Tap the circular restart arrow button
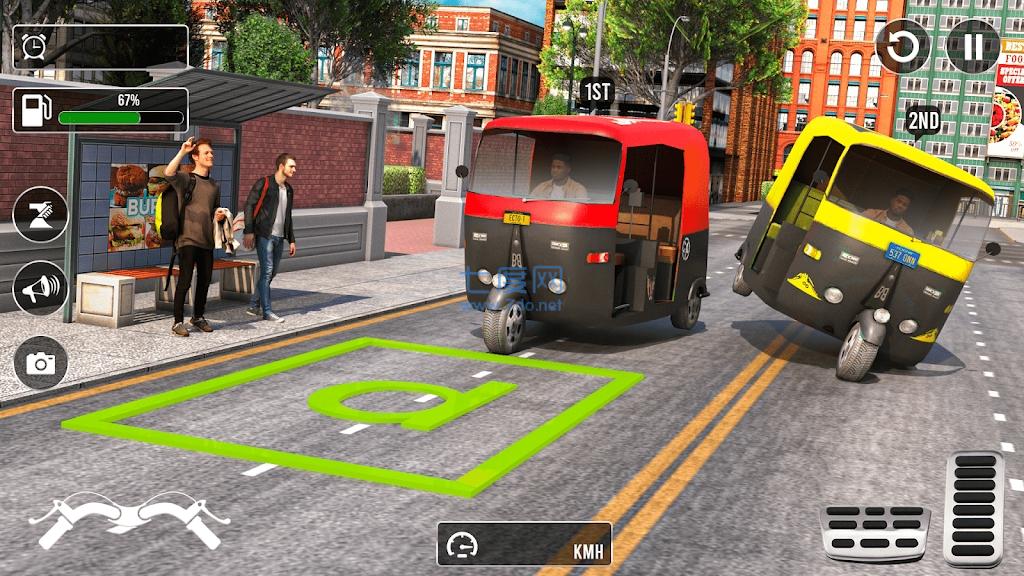 click(902, 46)
